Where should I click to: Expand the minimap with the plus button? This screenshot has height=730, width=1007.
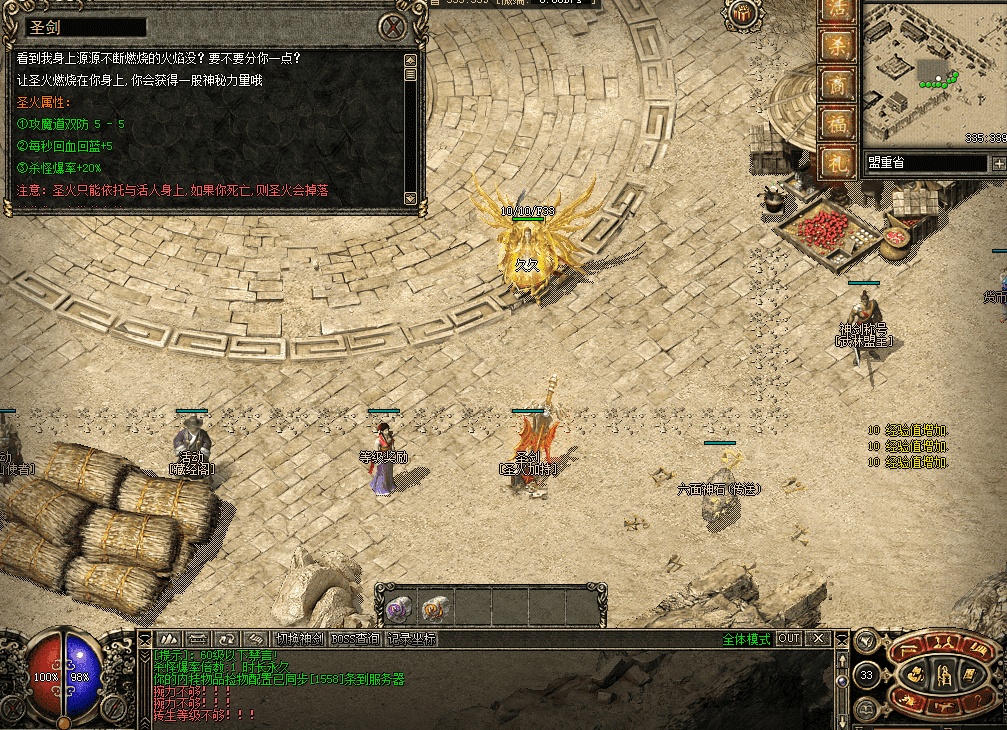pyautogui.click(x=998, y=163)
